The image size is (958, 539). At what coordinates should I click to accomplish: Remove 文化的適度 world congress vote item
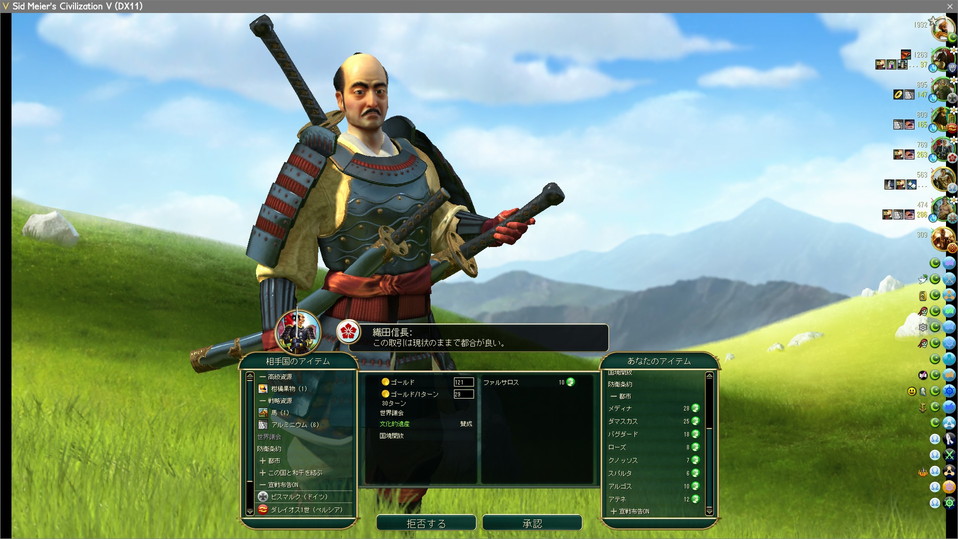pos(395,423)
